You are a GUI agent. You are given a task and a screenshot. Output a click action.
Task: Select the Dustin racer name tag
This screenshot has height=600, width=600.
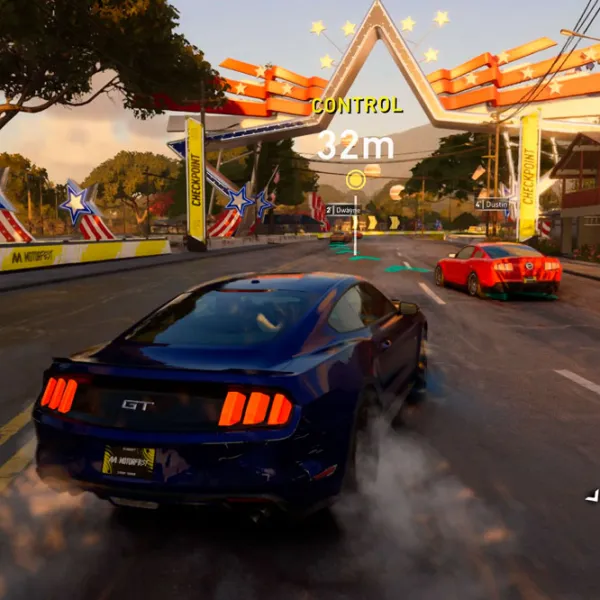point(492,204)
